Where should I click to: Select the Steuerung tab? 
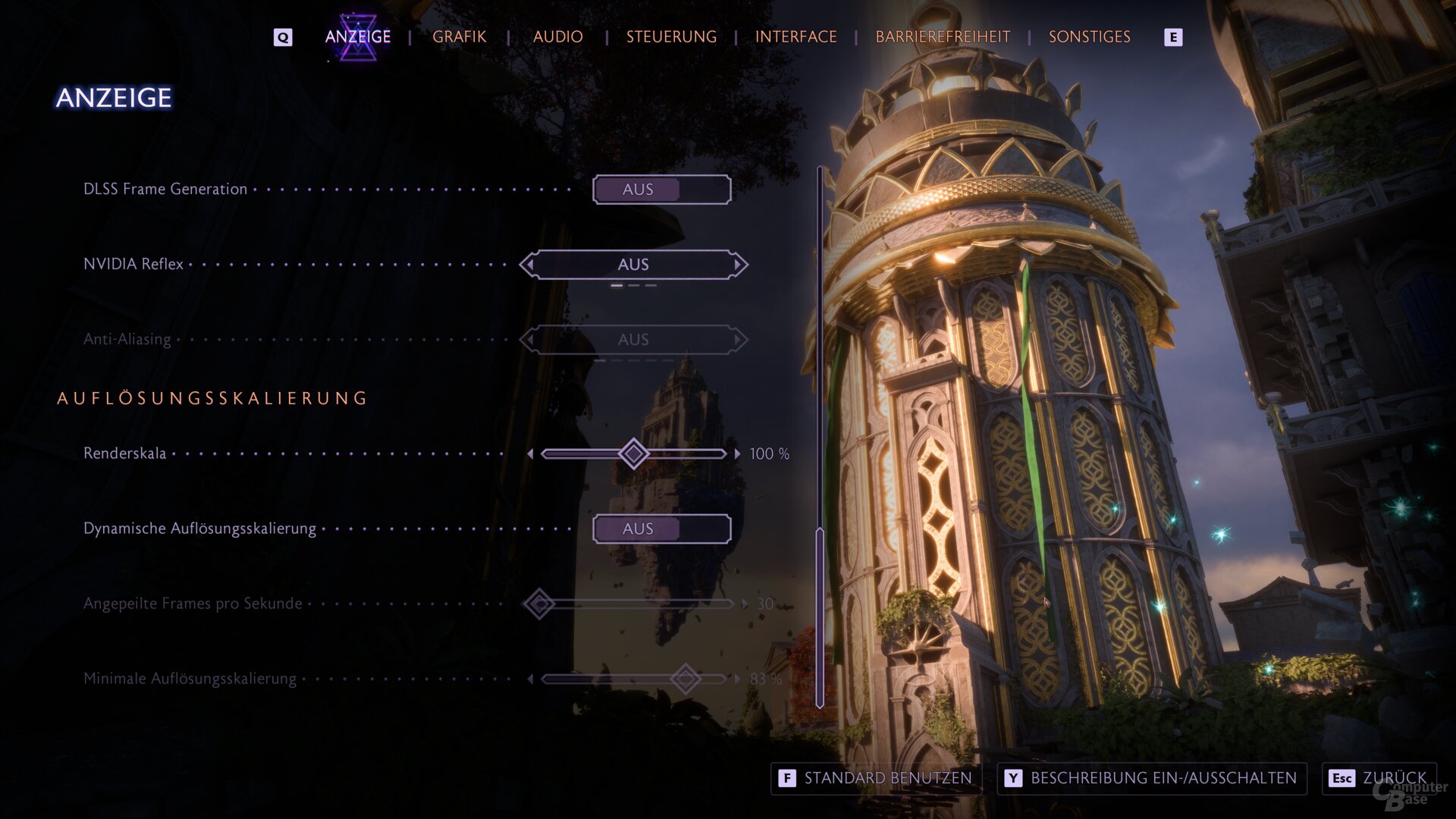pos(671,36)
